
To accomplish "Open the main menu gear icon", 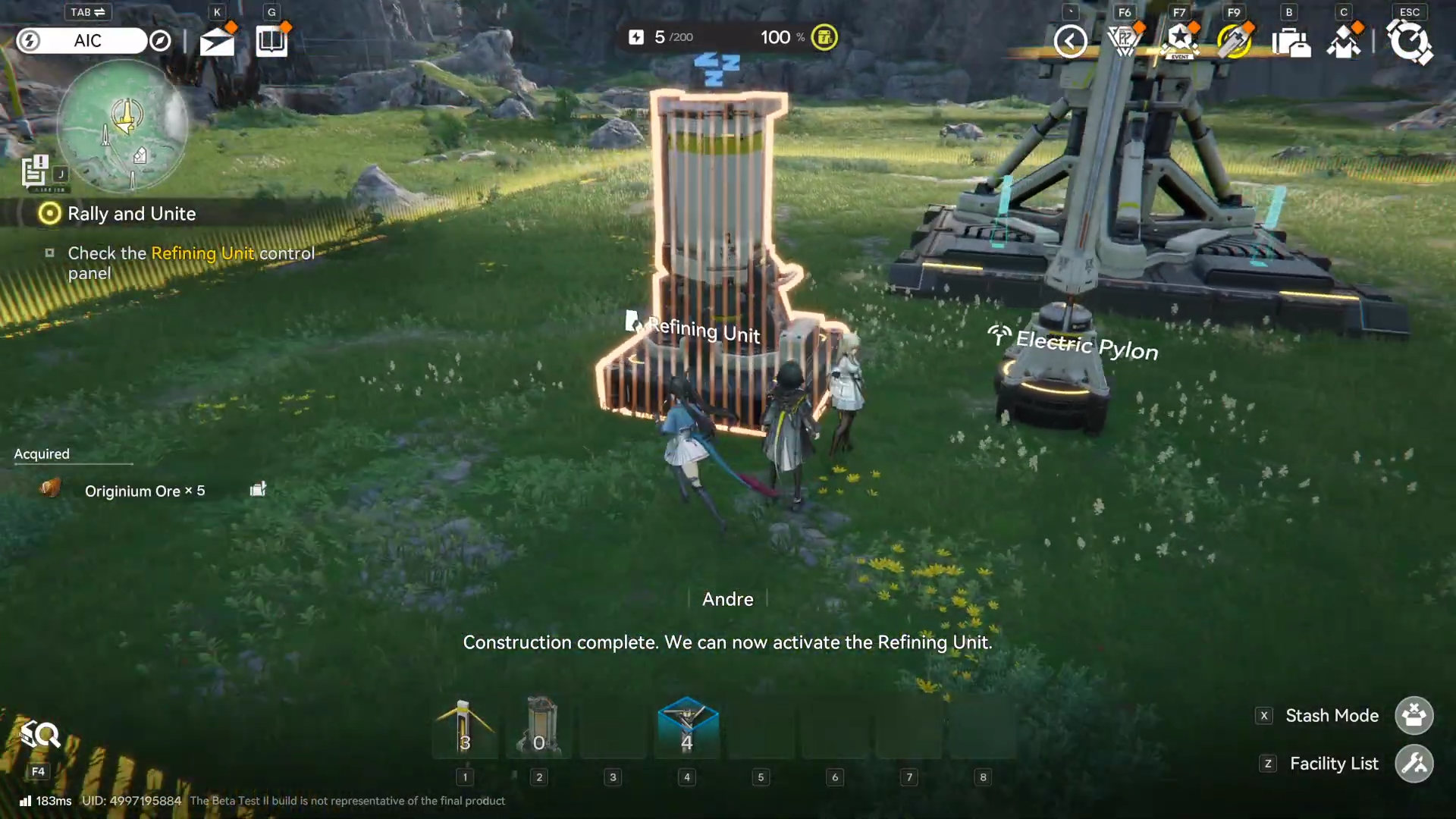I will point(1409,42).
